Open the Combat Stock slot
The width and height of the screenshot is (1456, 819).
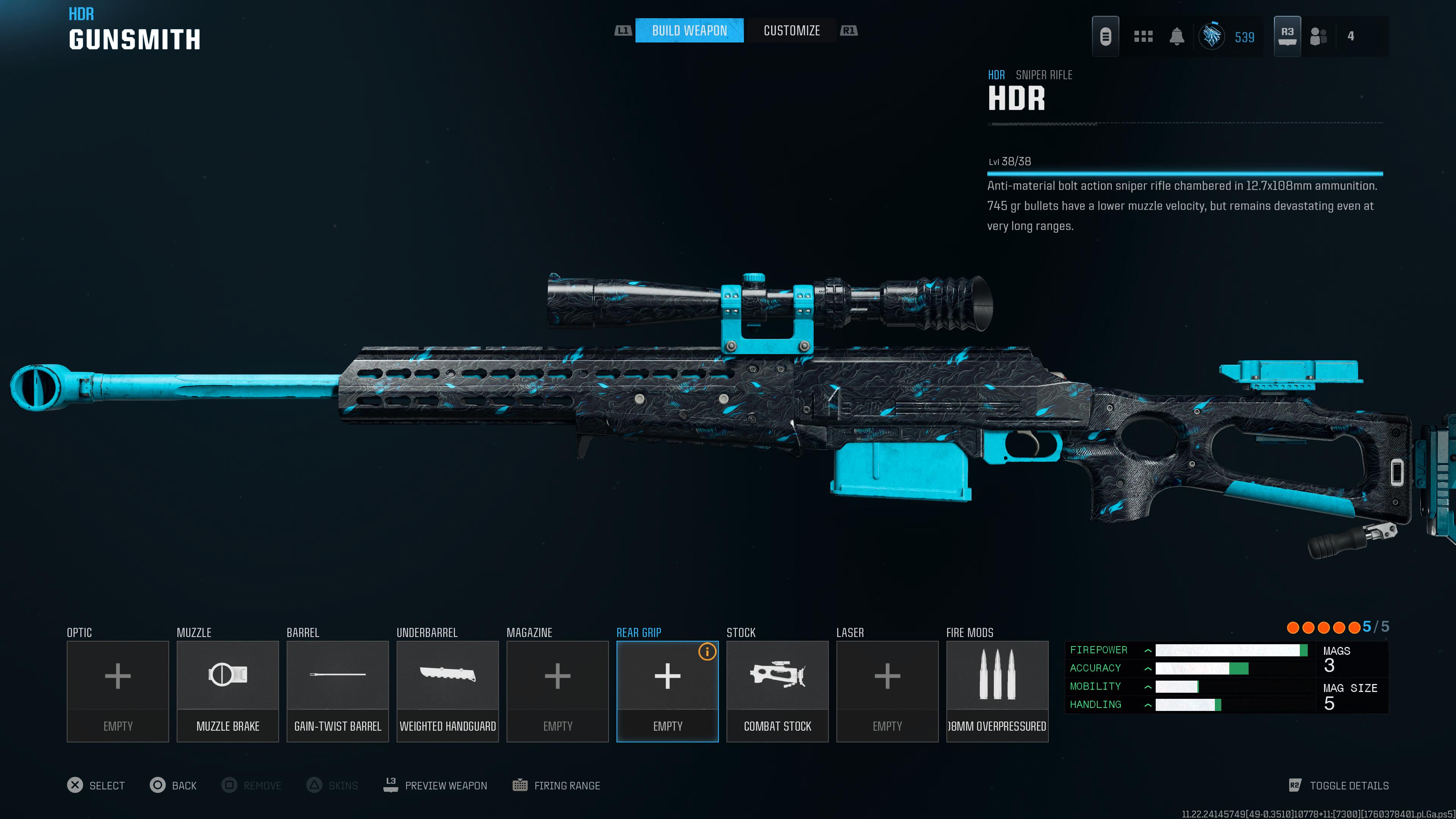[x=777, y=691]
